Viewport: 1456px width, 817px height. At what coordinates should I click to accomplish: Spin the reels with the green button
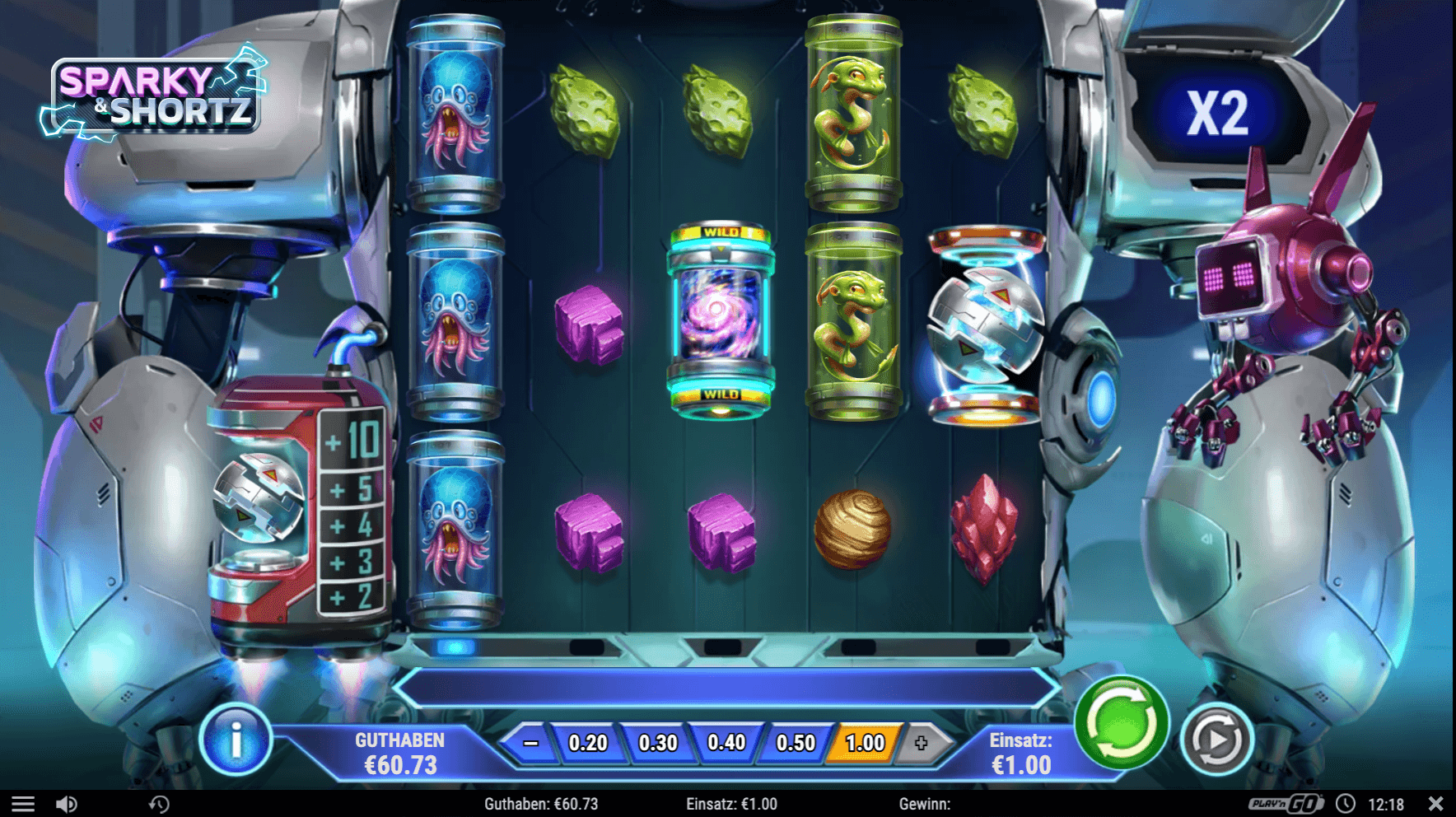click(1121, 722)
